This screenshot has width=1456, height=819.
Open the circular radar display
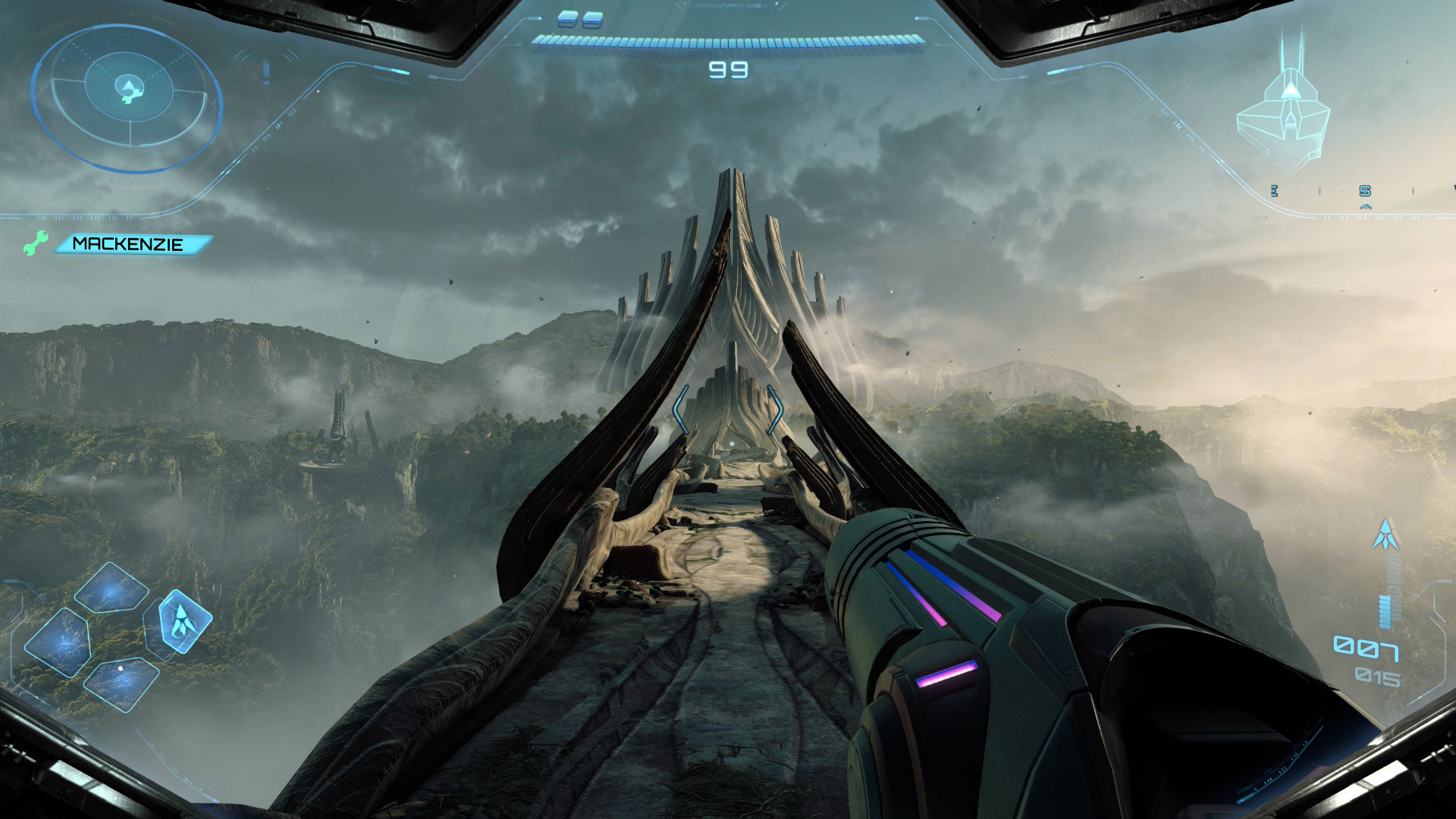point(127,99)
